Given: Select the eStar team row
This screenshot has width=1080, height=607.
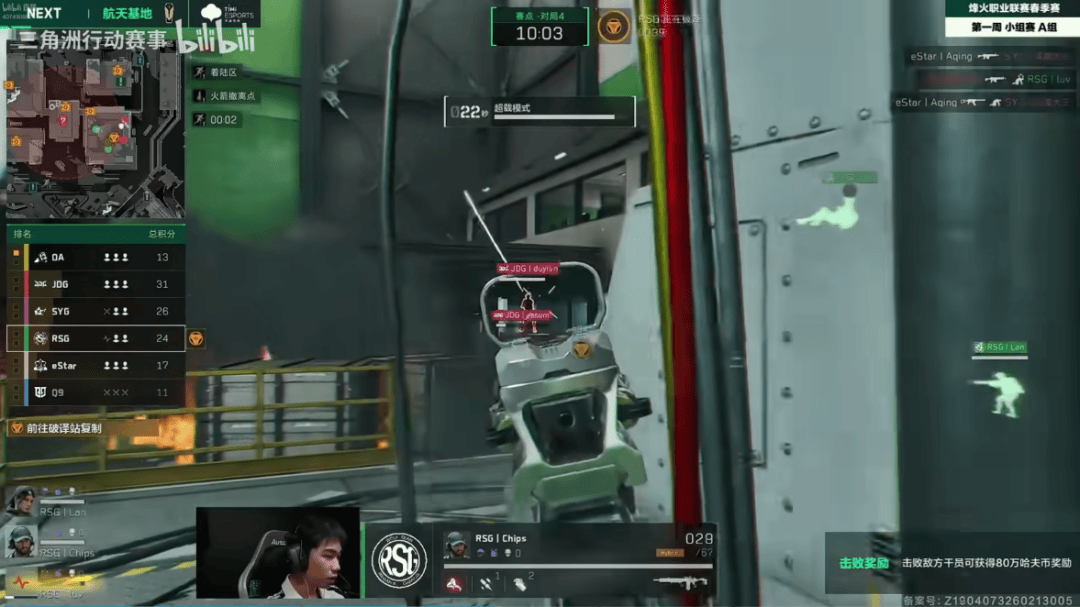Looking at the screenshot, I should 96,365.
